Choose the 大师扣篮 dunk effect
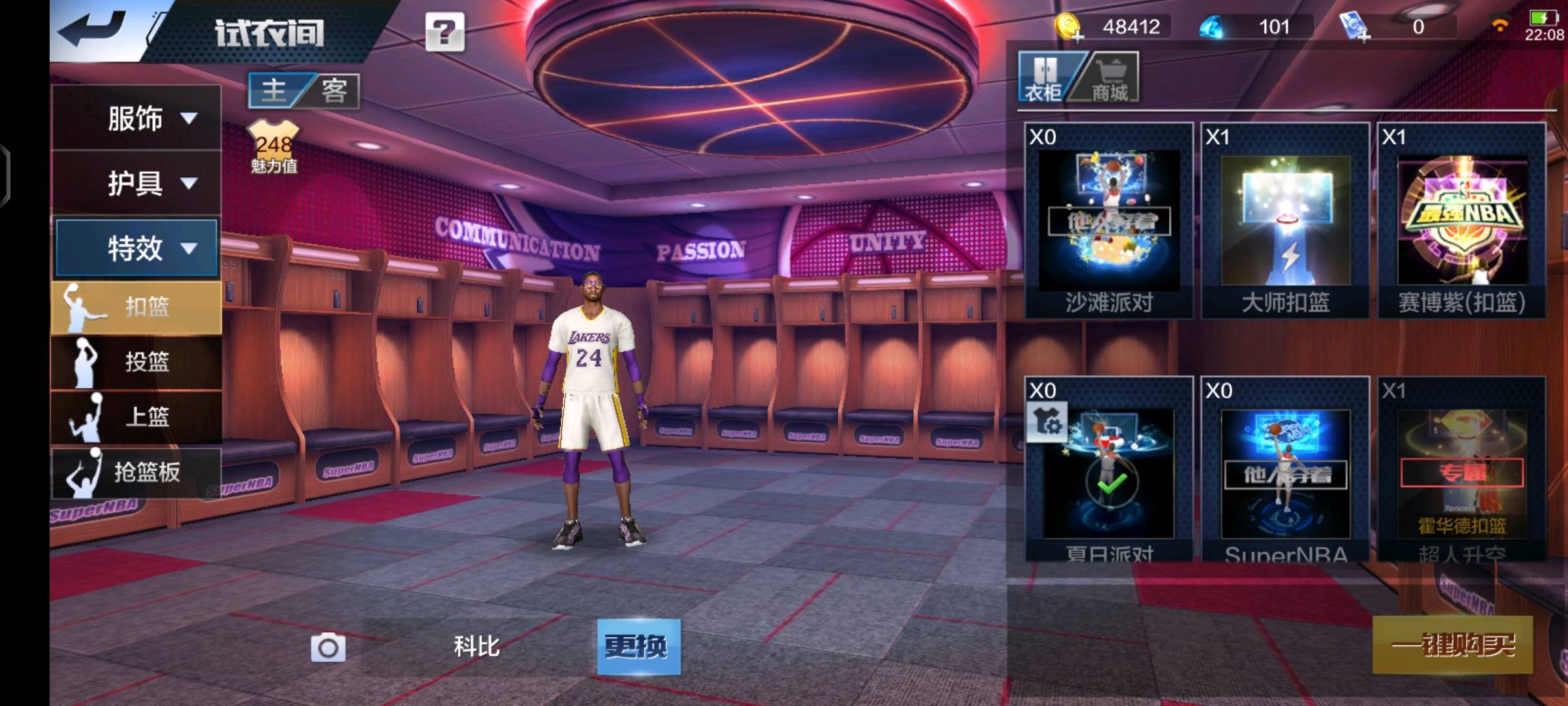Screen dimensions: 1568x706 tap(1285, 220)
